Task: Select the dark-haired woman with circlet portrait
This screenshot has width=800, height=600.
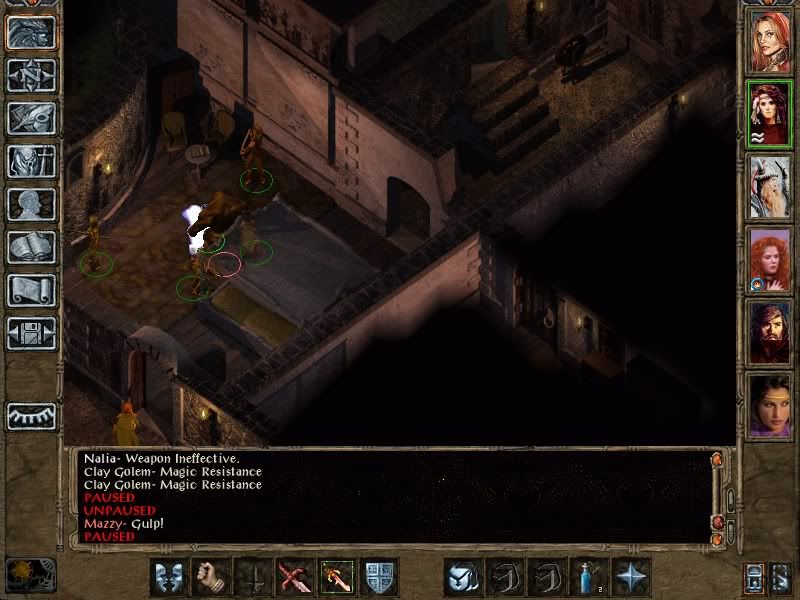Action: [771, 405]
